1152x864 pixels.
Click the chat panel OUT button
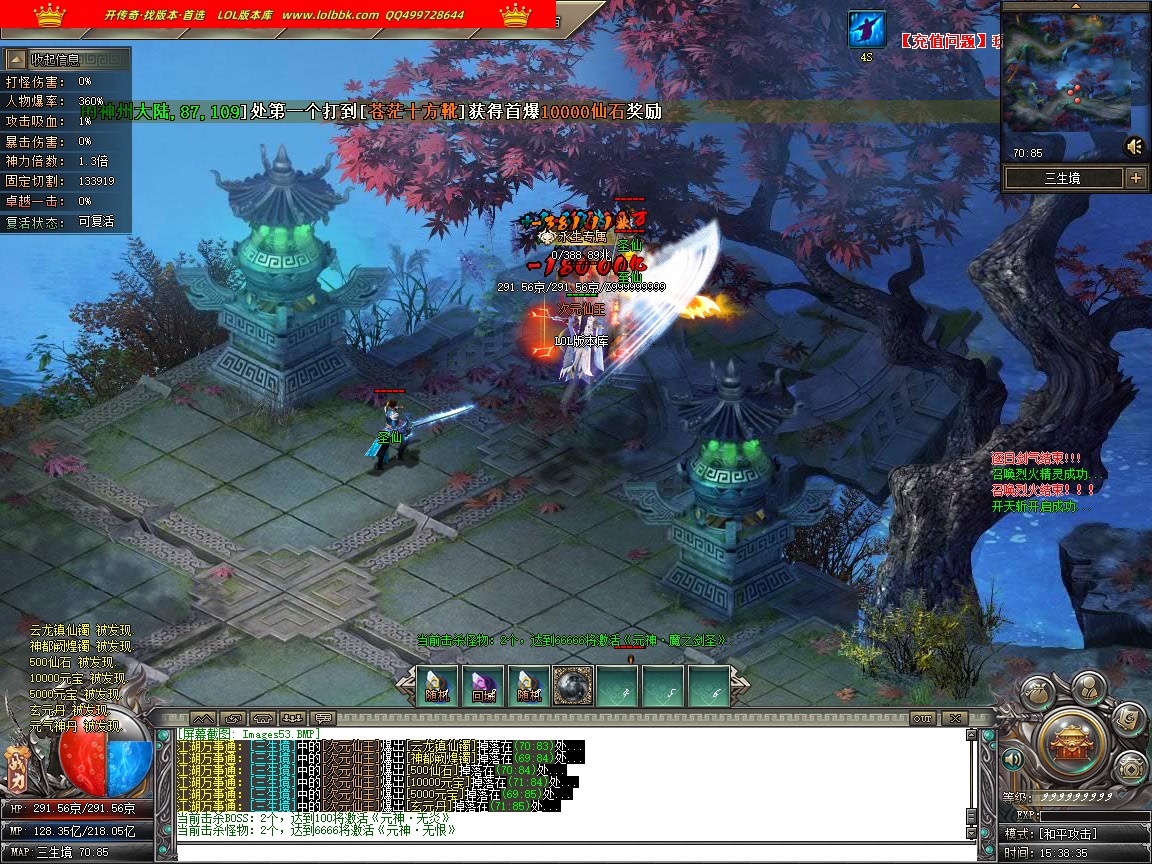923,718
